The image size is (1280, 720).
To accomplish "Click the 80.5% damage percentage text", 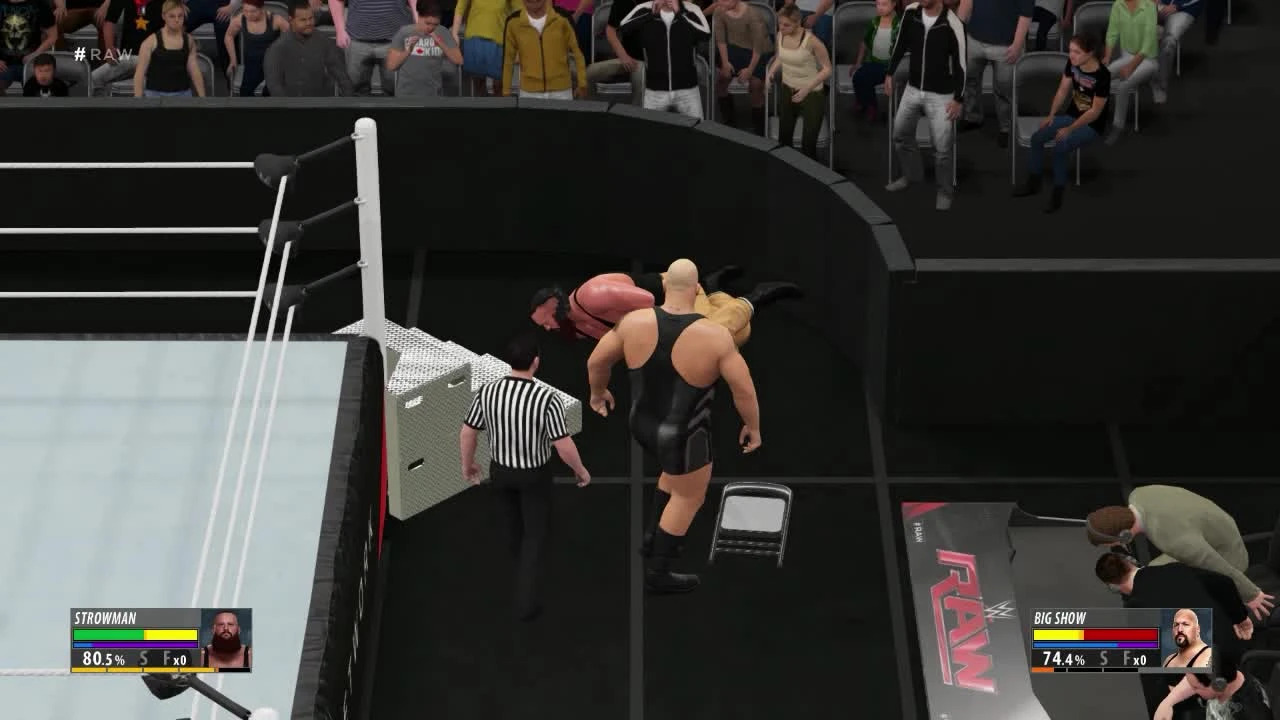I will [x=102, y=659].
